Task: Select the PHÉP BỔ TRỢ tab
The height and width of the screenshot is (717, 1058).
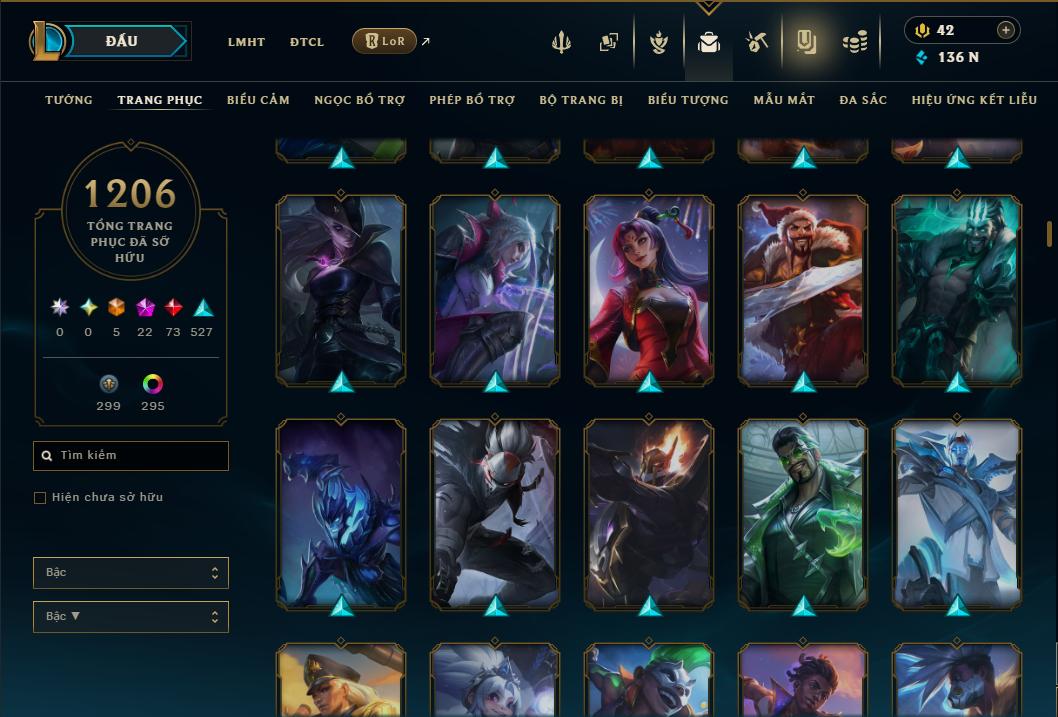Action: (472, 100)
